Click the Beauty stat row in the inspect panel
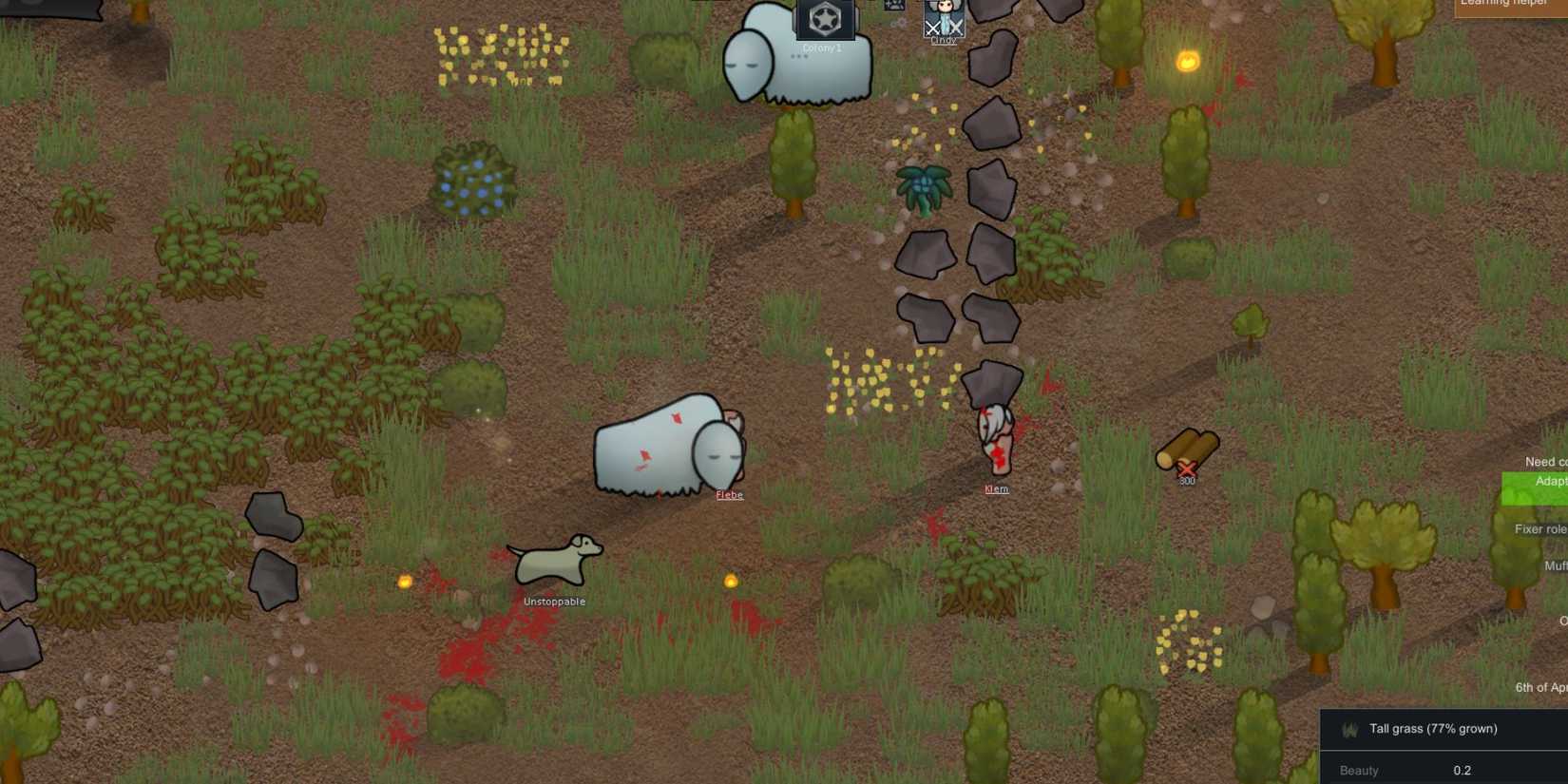This screenshot has width=1568, height=784. (1397, 770)
